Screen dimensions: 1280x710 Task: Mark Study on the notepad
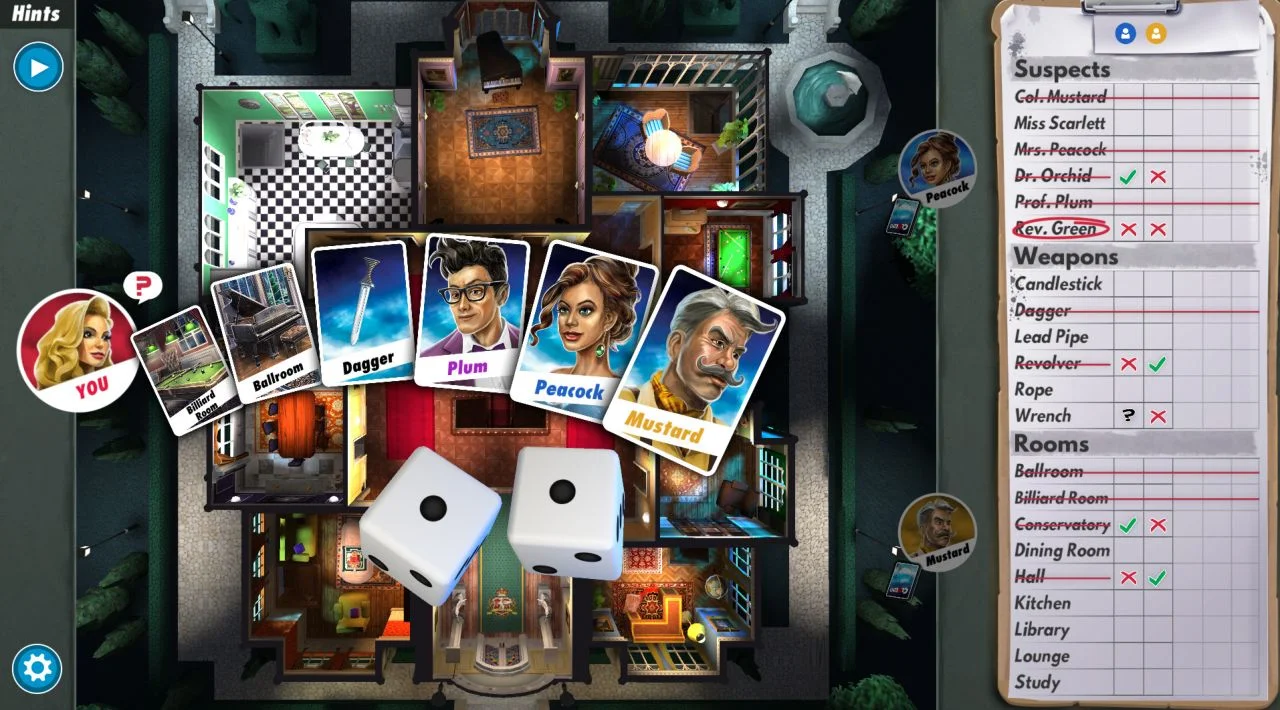click(x=1037, y=683)
